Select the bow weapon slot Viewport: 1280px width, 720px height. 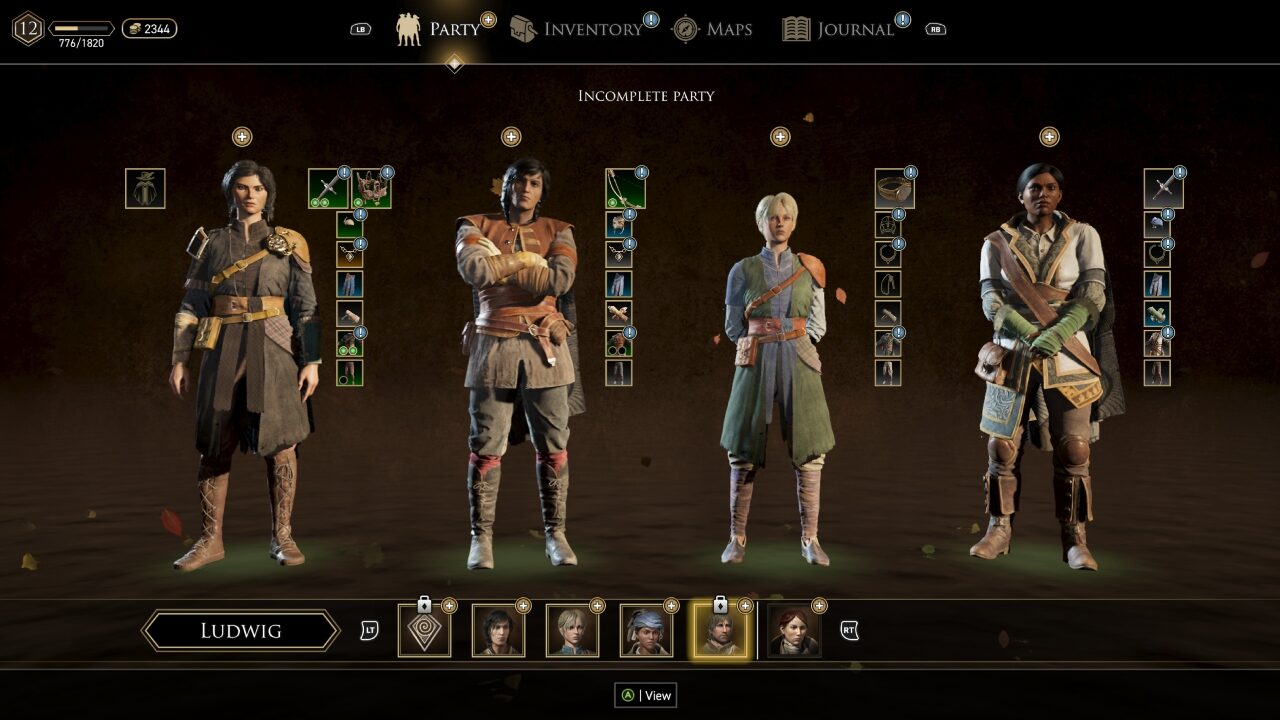[x=625, y=188]
